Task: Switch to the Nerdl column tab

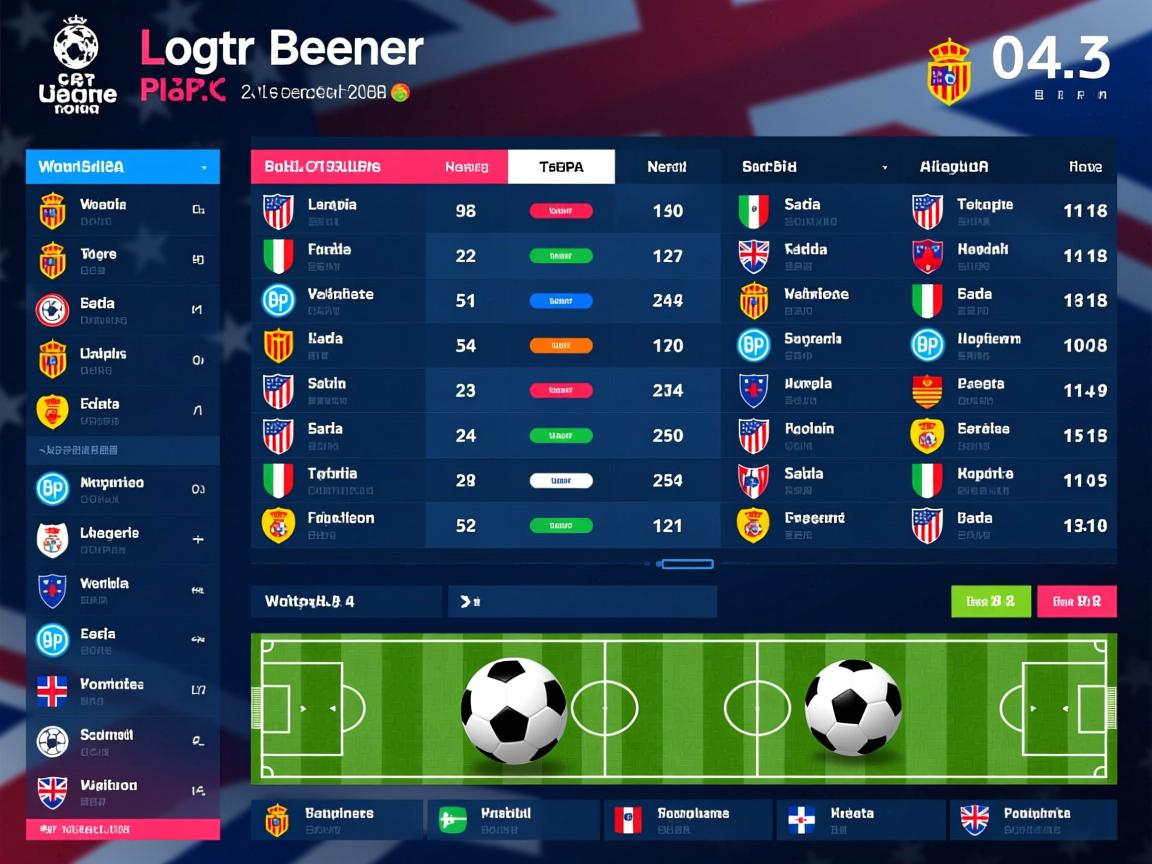Action: 666,167
